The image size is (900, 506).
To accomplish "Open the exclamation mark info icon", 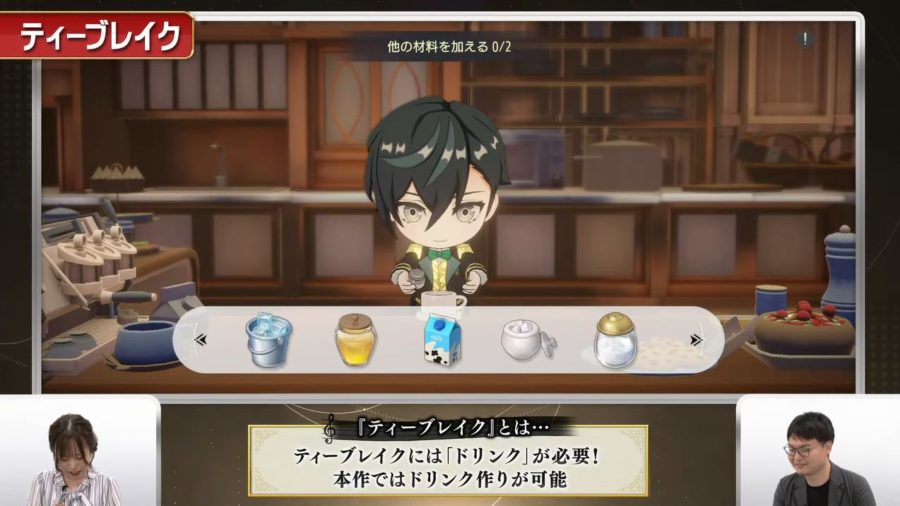I will [806, 39].
